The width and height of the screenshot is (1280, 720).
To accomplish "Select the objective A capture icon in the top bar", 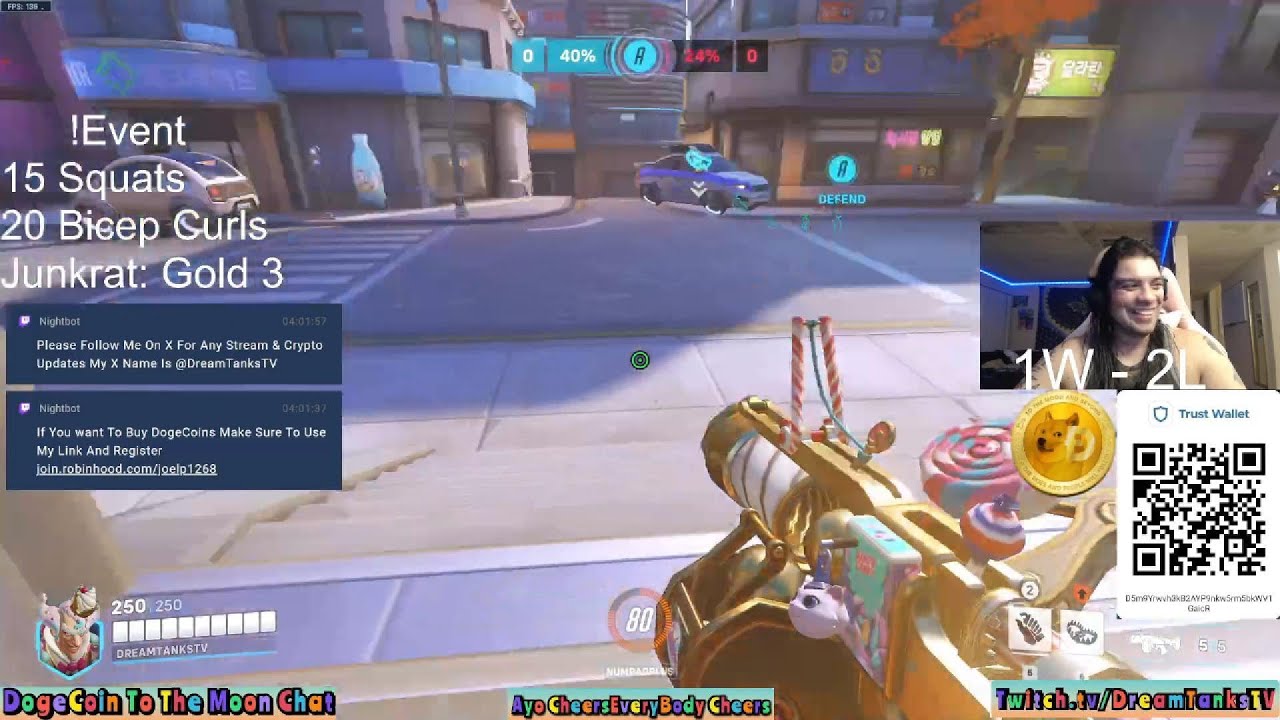I will point(640,56).
